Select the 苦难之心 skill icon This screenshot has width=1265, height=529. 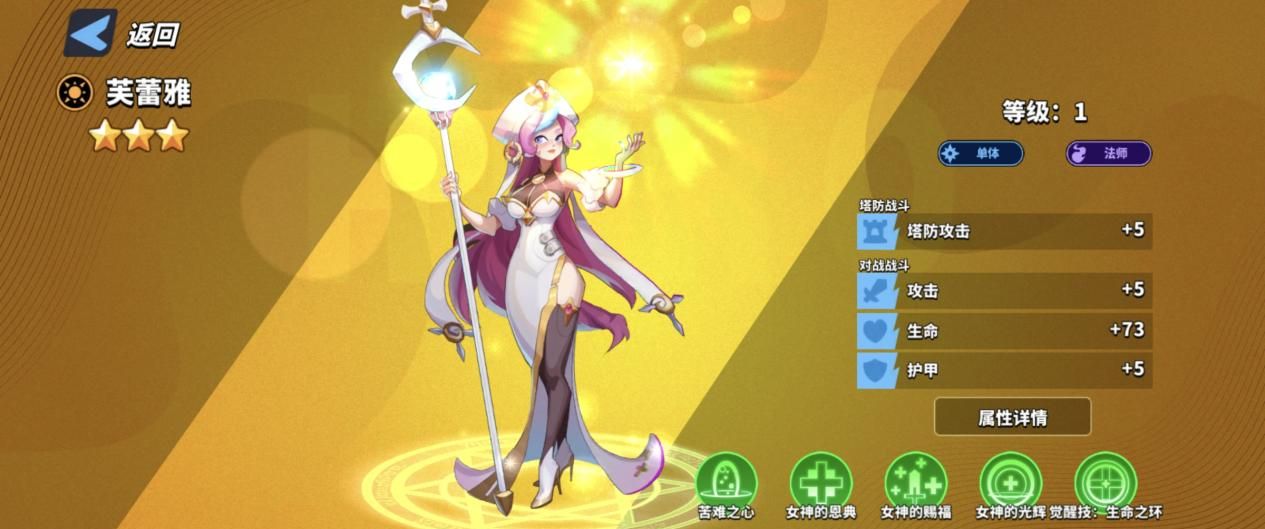(726, 481)
